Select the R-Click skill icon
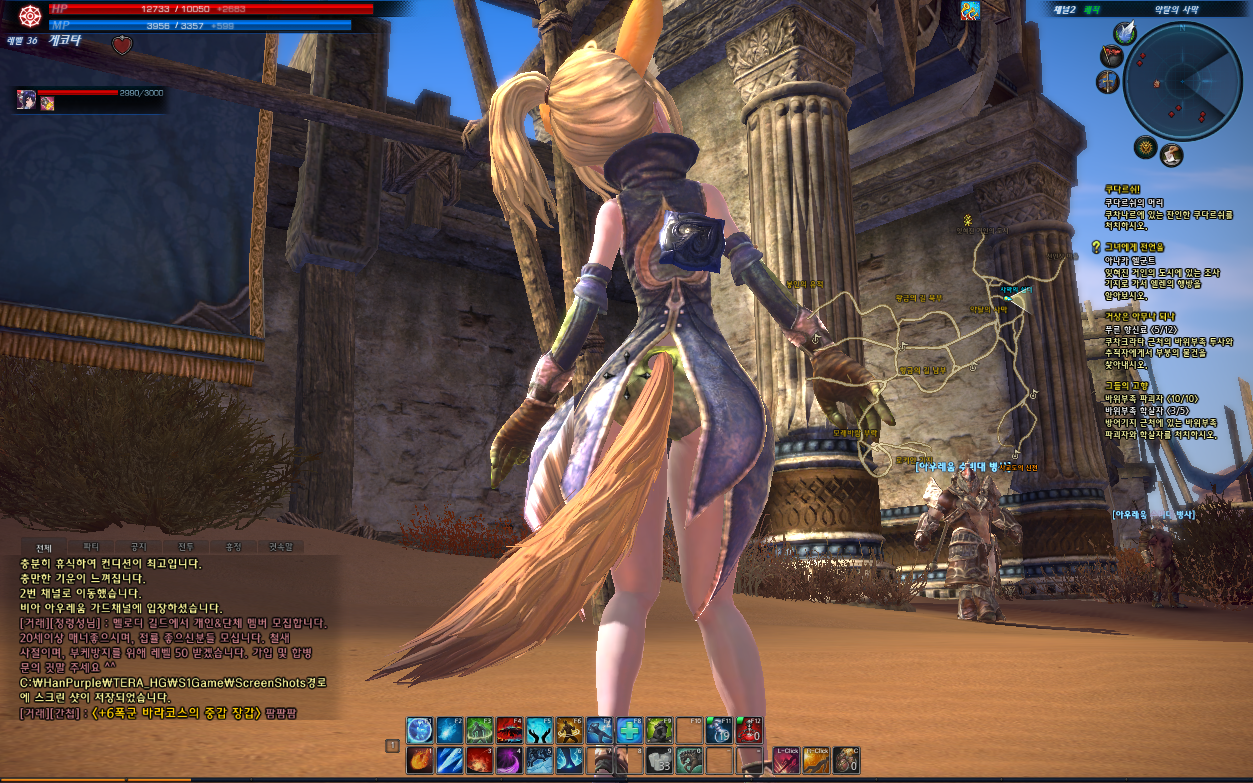The height and width of the screenshot is (783, 1253). 816,759
